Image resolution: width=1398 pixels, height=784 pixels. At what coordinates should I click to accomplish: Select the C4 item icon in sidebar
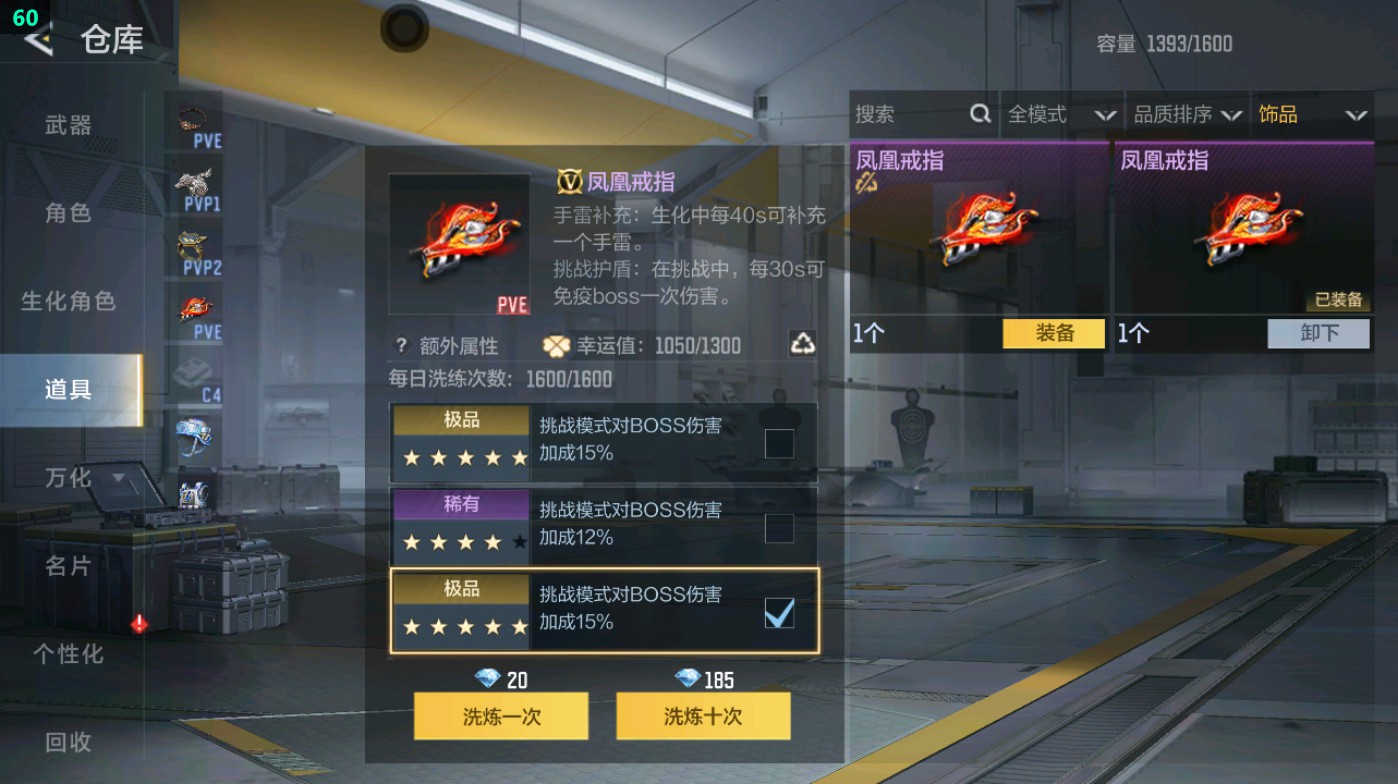(190, 370)
